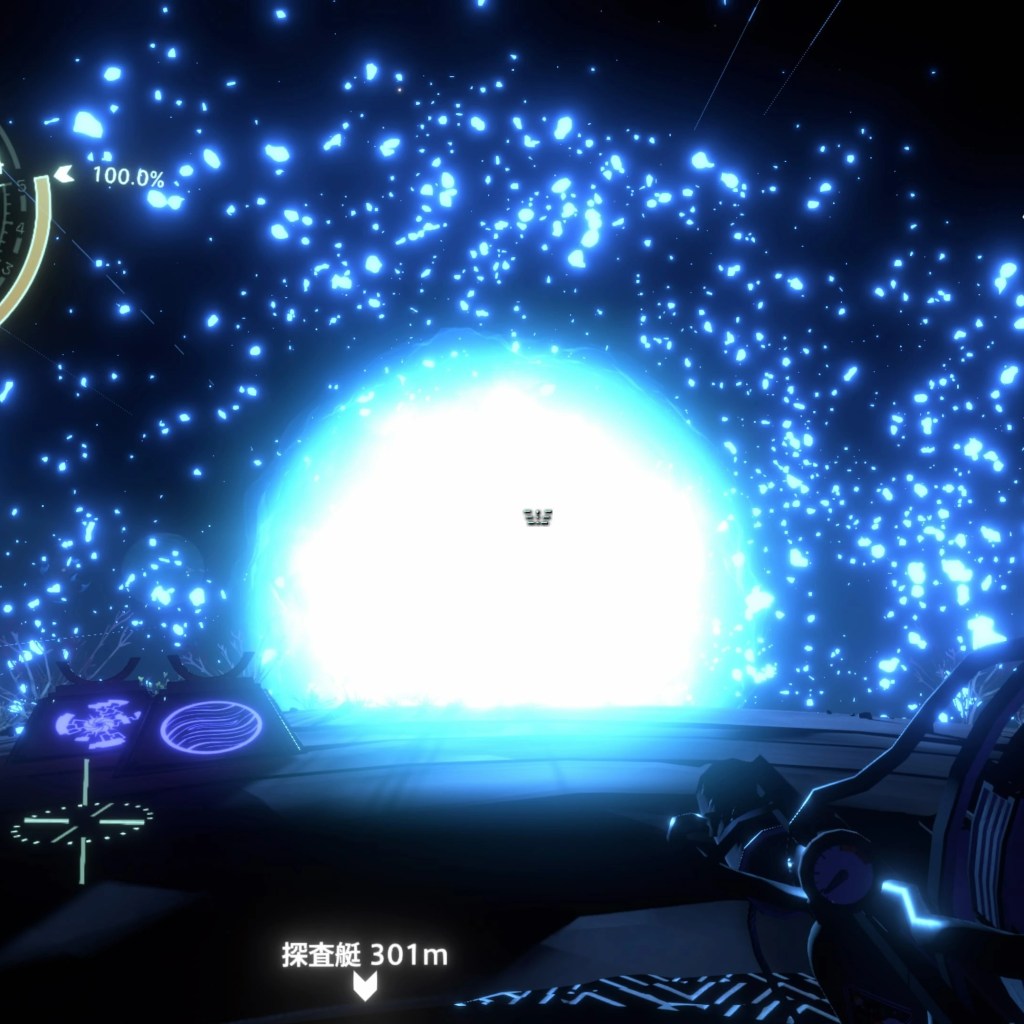Select the 探査艇 301m waypoint marker
Image resolution: width=1024 pixels, height=1024 pixels.
pyautogui.click(x=365, y=986)
